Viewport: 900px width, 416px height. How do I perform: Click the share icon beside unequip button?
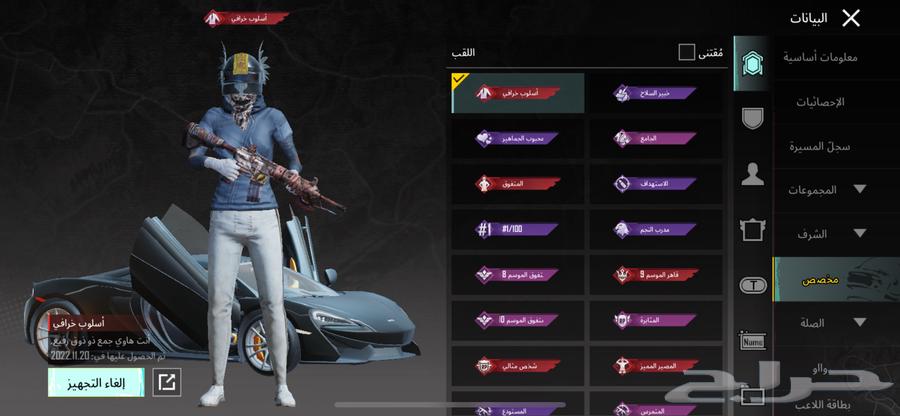(168, 381)
